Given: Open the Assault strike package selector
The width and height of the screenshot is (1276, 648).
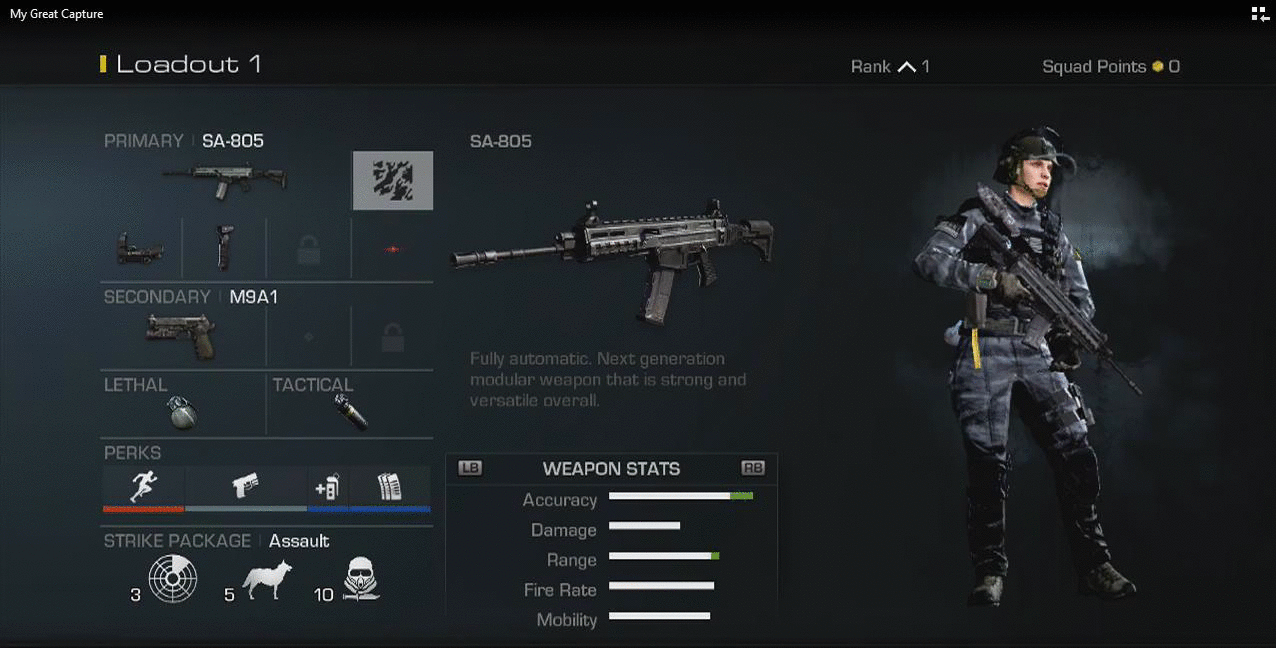Looking at the screenshot, I should (298, 541).
